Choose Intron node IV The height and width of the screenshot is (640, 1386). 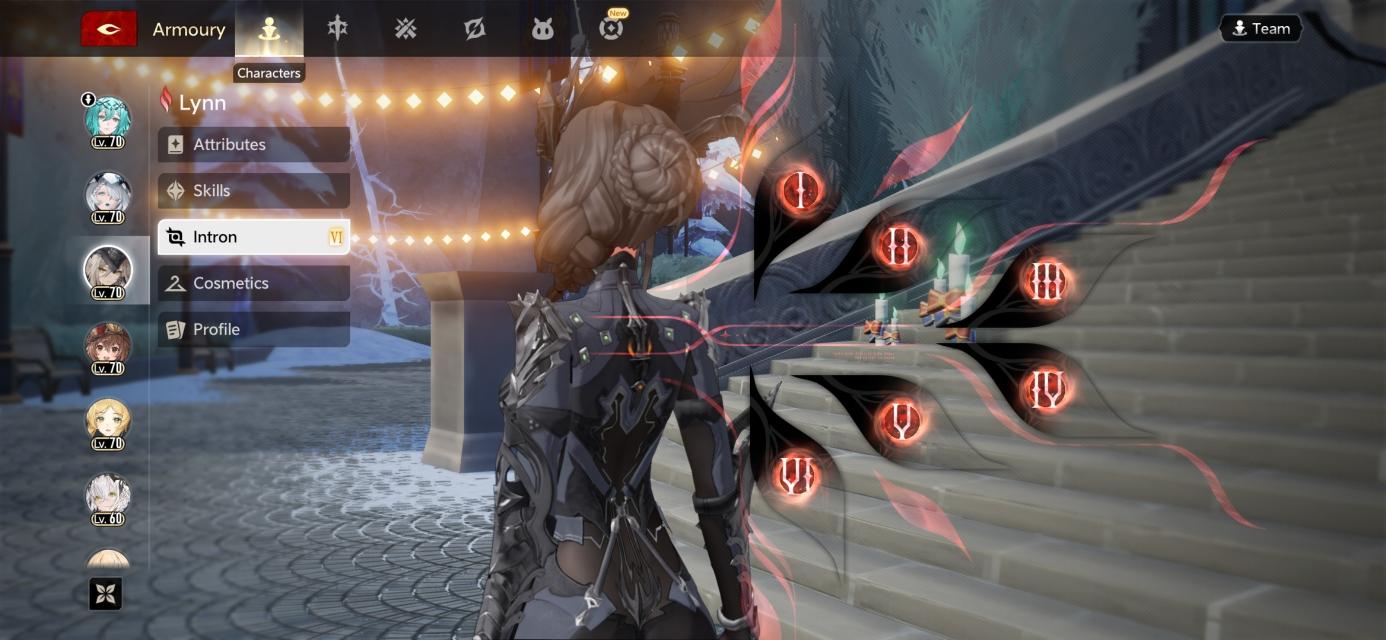pyautogui.click(x=1046, y=388)
